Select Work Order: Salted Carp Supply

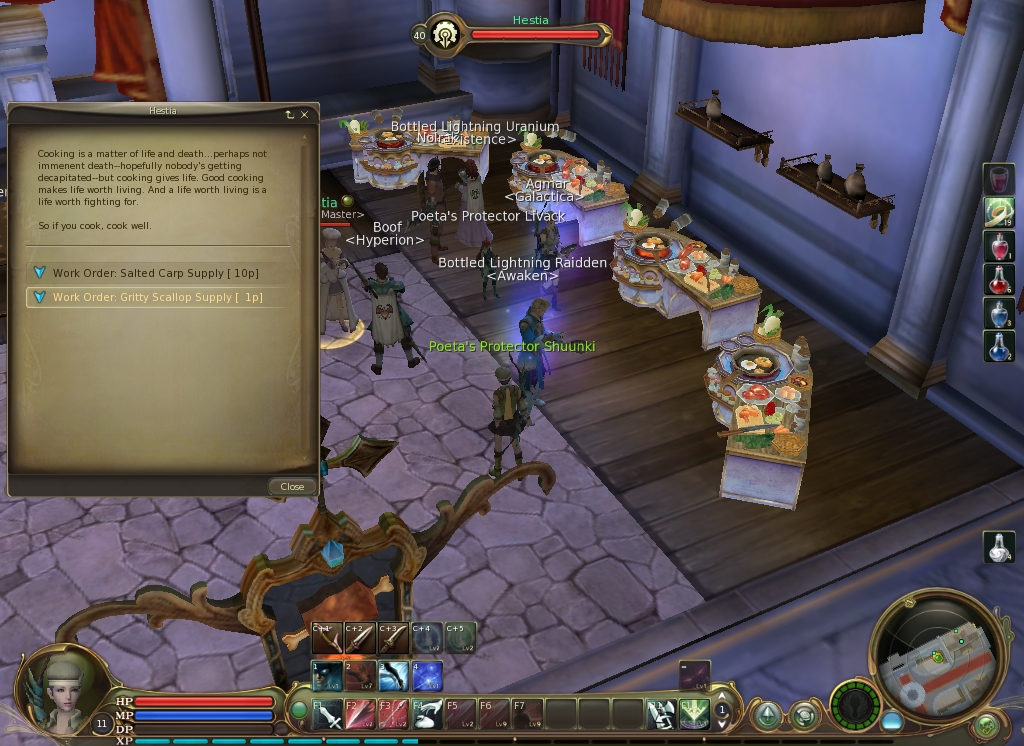pos(155,273)
